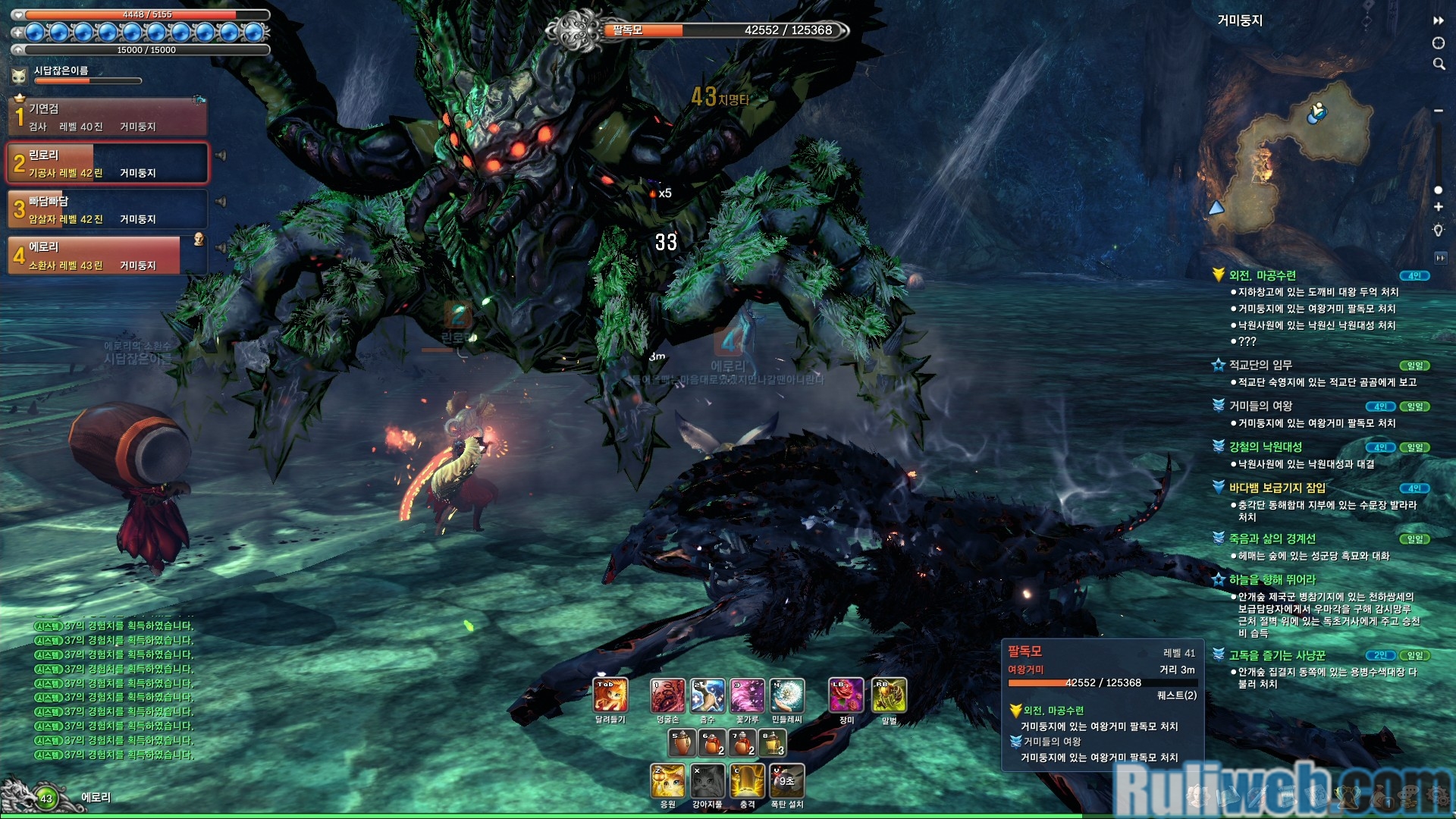
Task: Activate the 흡수 absorb skill
Action: click(707, 695)
